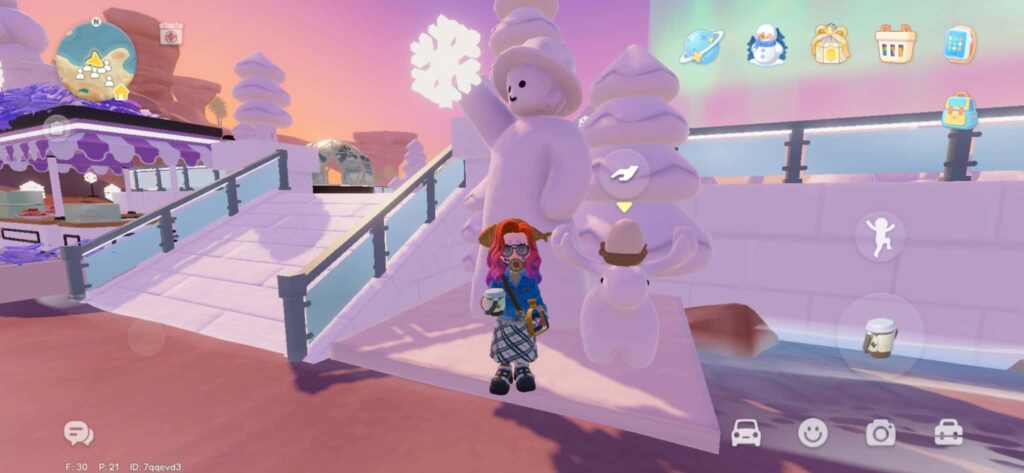Tap the faint clipboard icon below the minimap
This screenshot has width=1024, height=473.
point(59,128)
